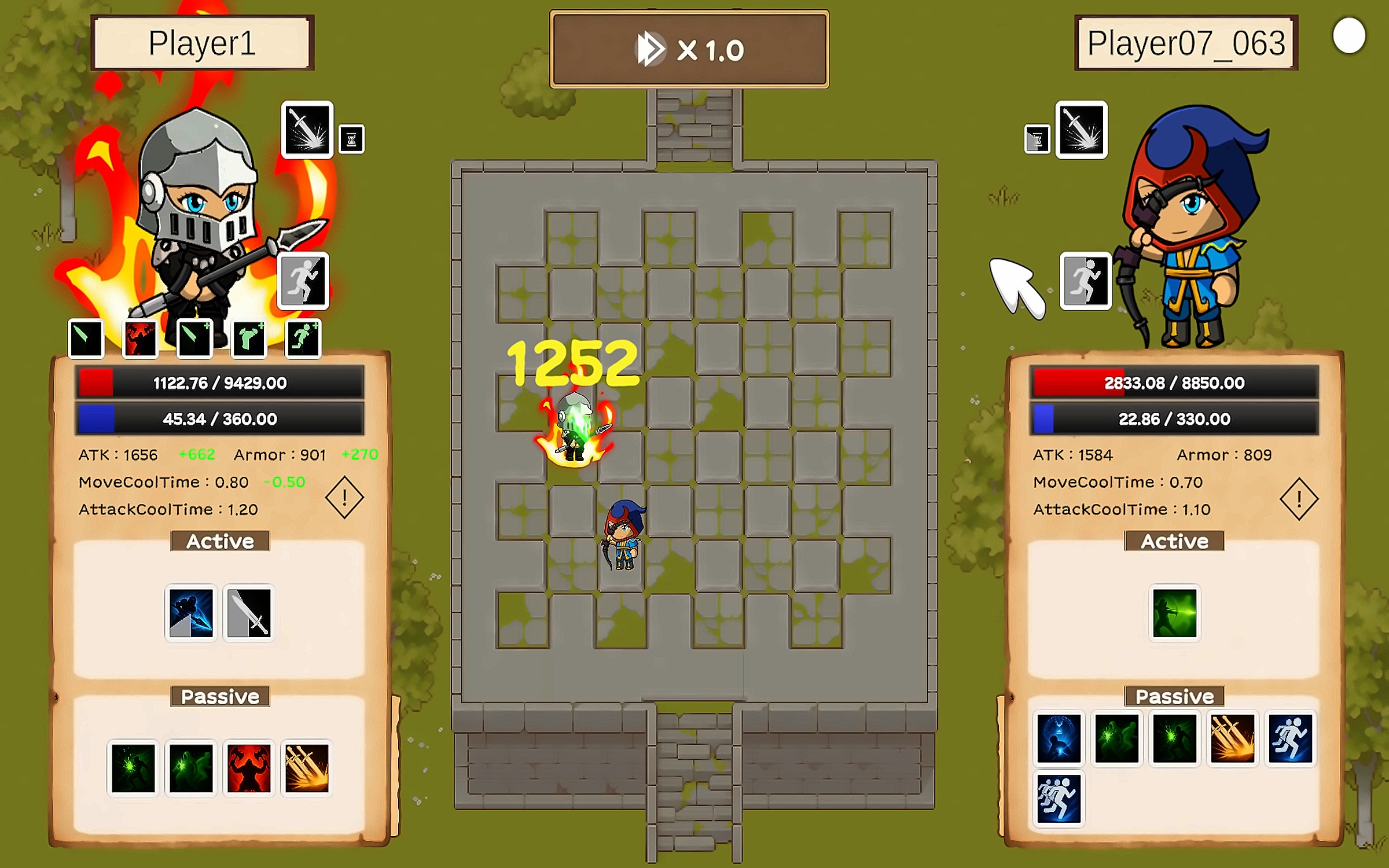Click Player07_063's sword attack icon by the portrait
Image resolution: width=1389 pixels, height=868 pixels.
point(1081,130)
